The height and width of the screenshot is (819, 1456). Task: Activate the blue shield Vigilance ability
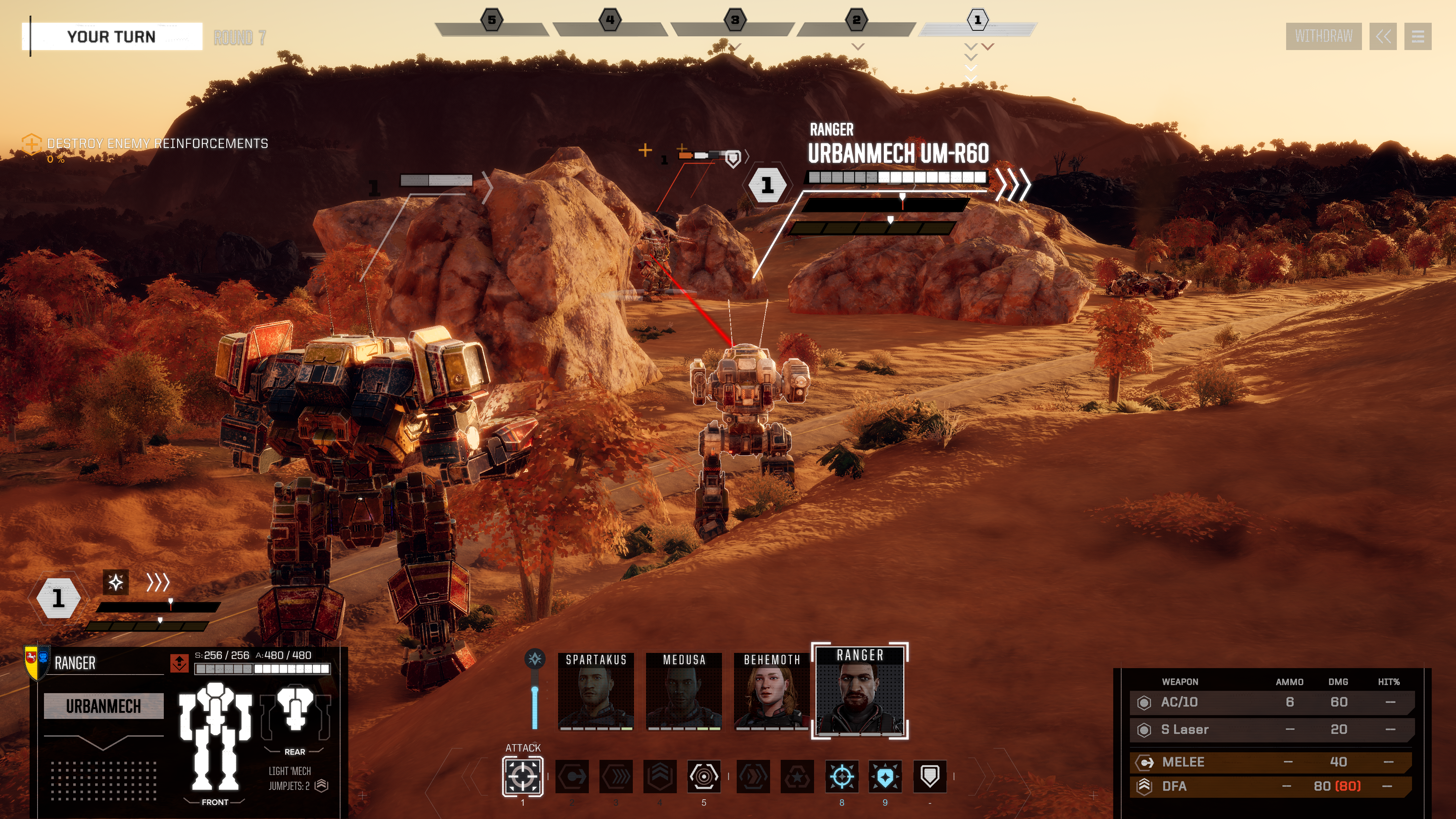(885, 777)
